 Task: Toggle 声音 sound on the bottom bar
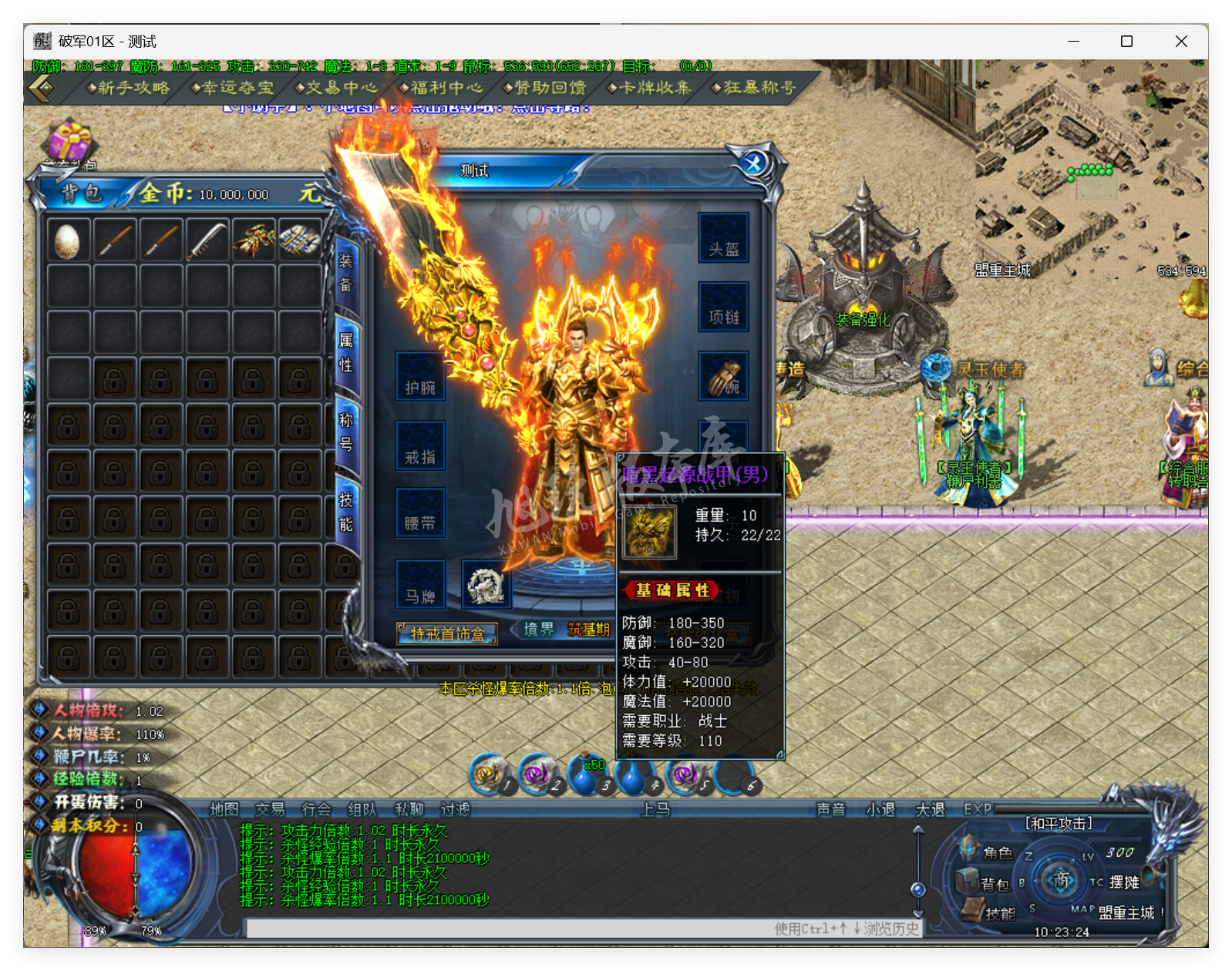831,809
